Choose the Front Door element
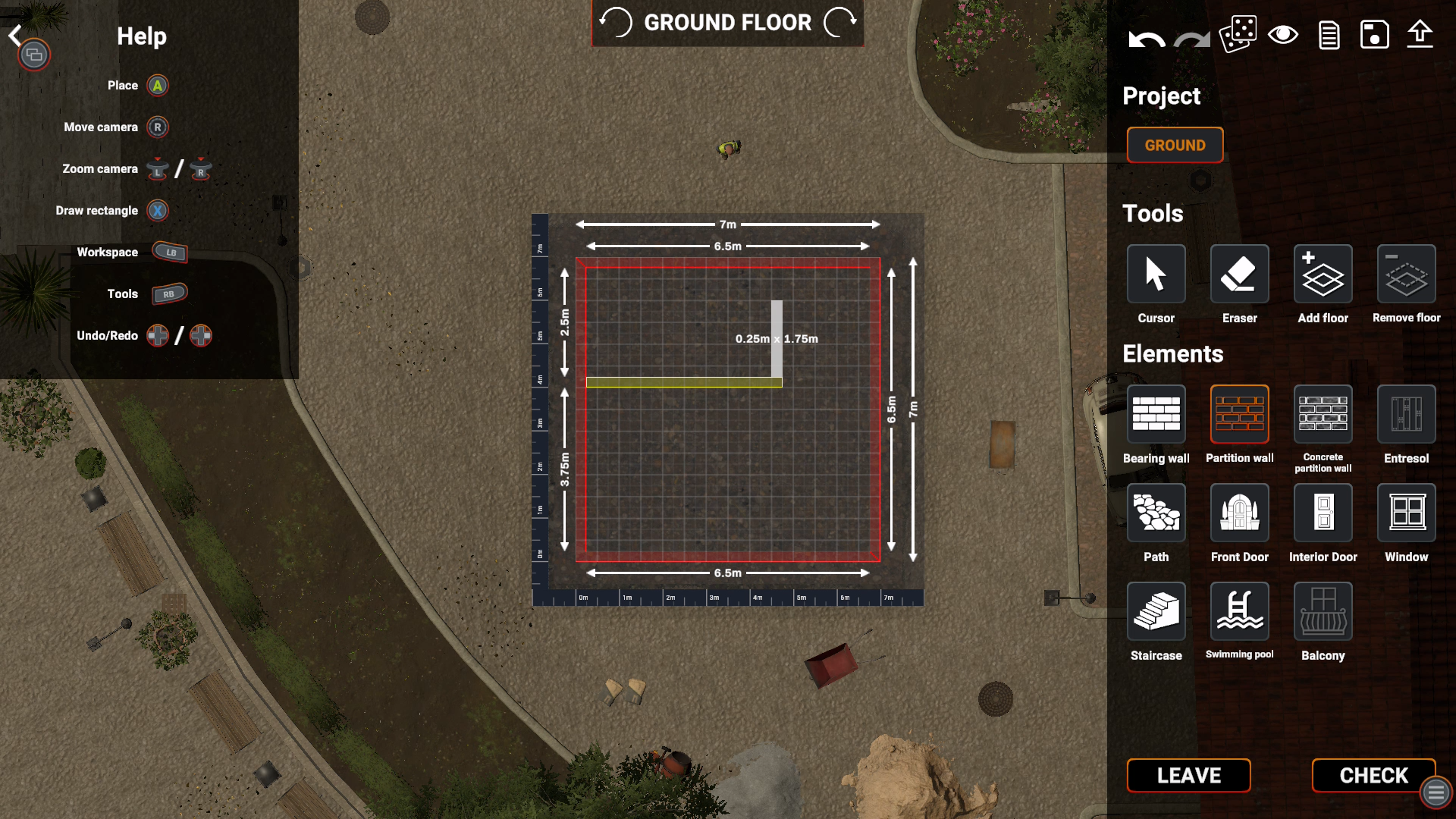The width and height of the screenshot is (1456, 819). (1239, 513)
